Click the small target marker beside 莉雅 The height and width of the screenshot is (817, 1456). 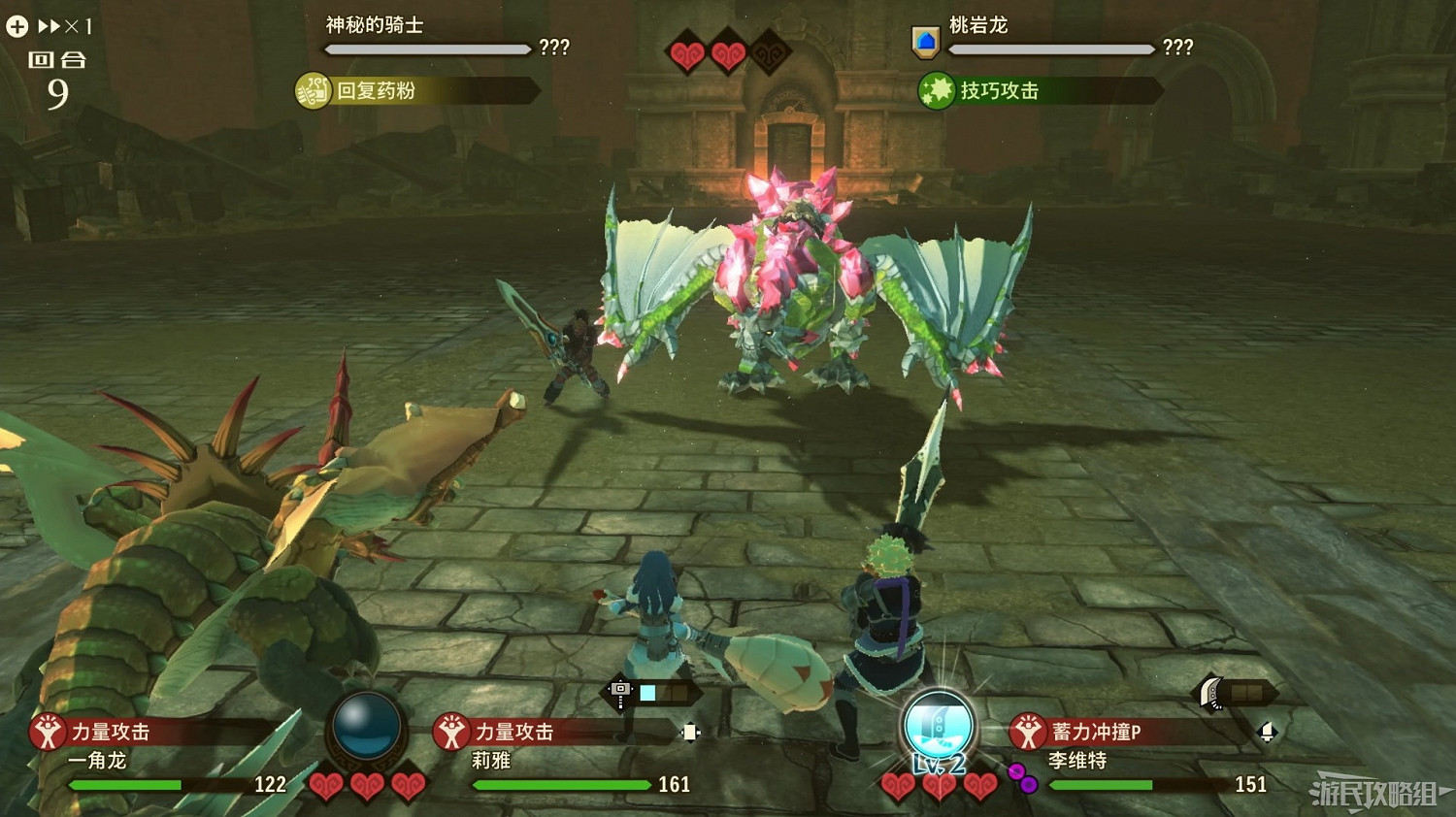689,732
